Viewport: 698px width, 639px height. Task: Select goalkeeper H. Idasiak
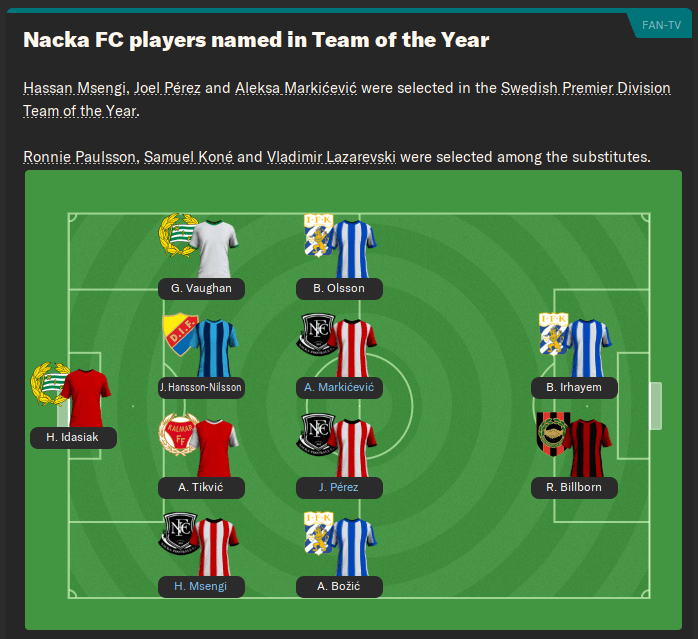click(x=73, y=437)
